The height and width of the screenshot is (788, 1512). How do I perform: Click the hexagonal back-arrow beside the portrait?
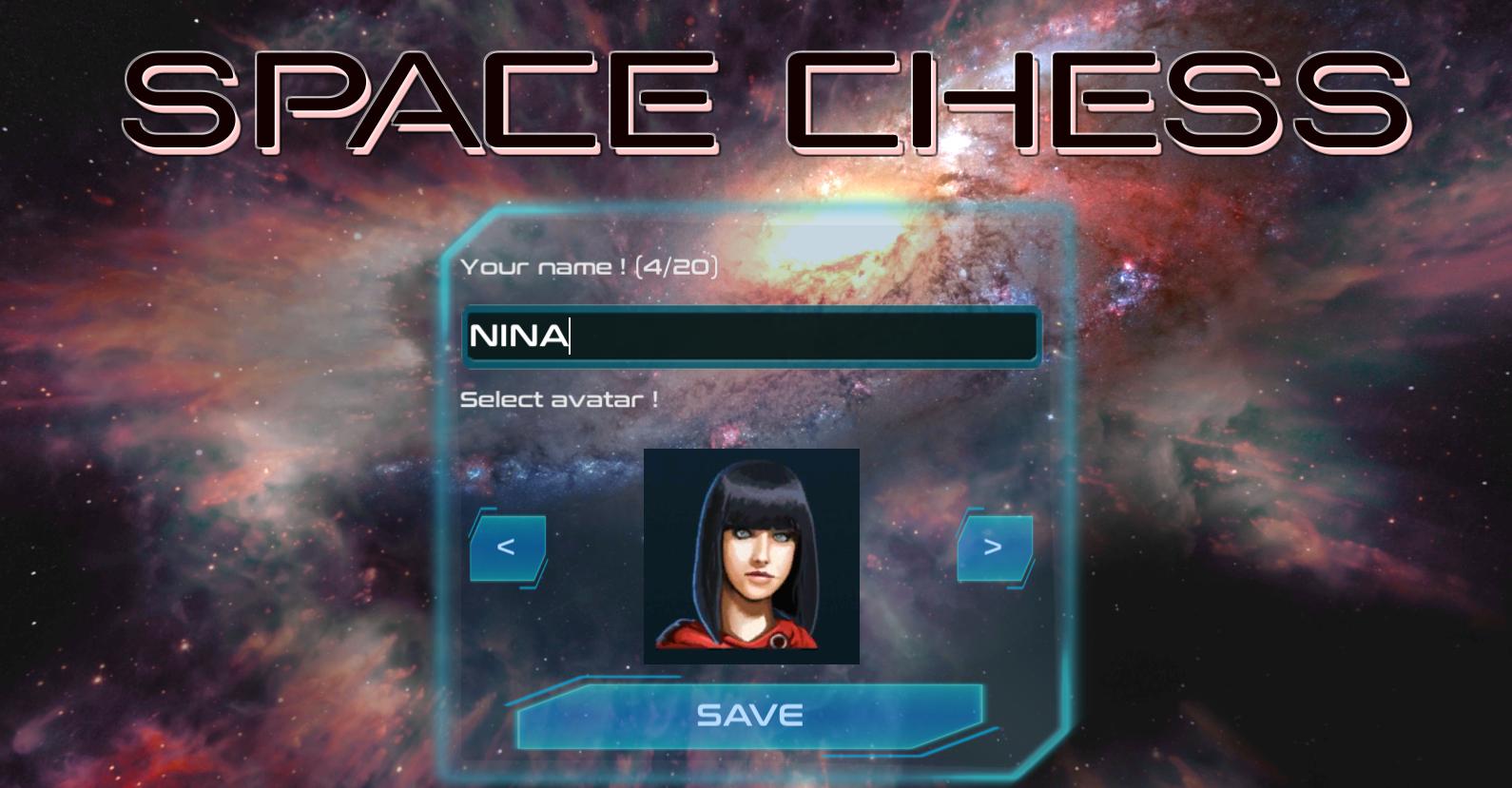tap(507, 549)
